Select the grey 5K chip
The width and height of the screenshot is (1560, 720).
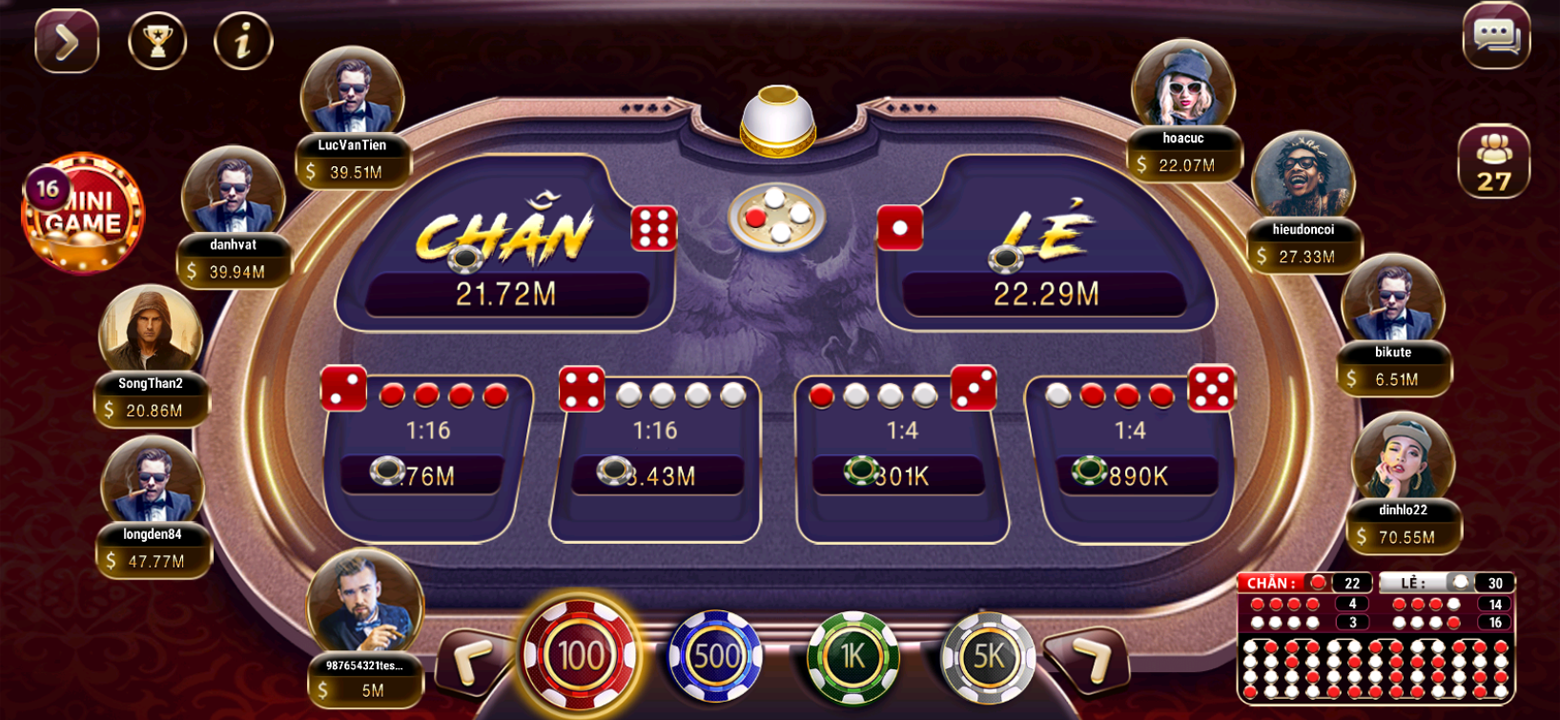point(988,657)
